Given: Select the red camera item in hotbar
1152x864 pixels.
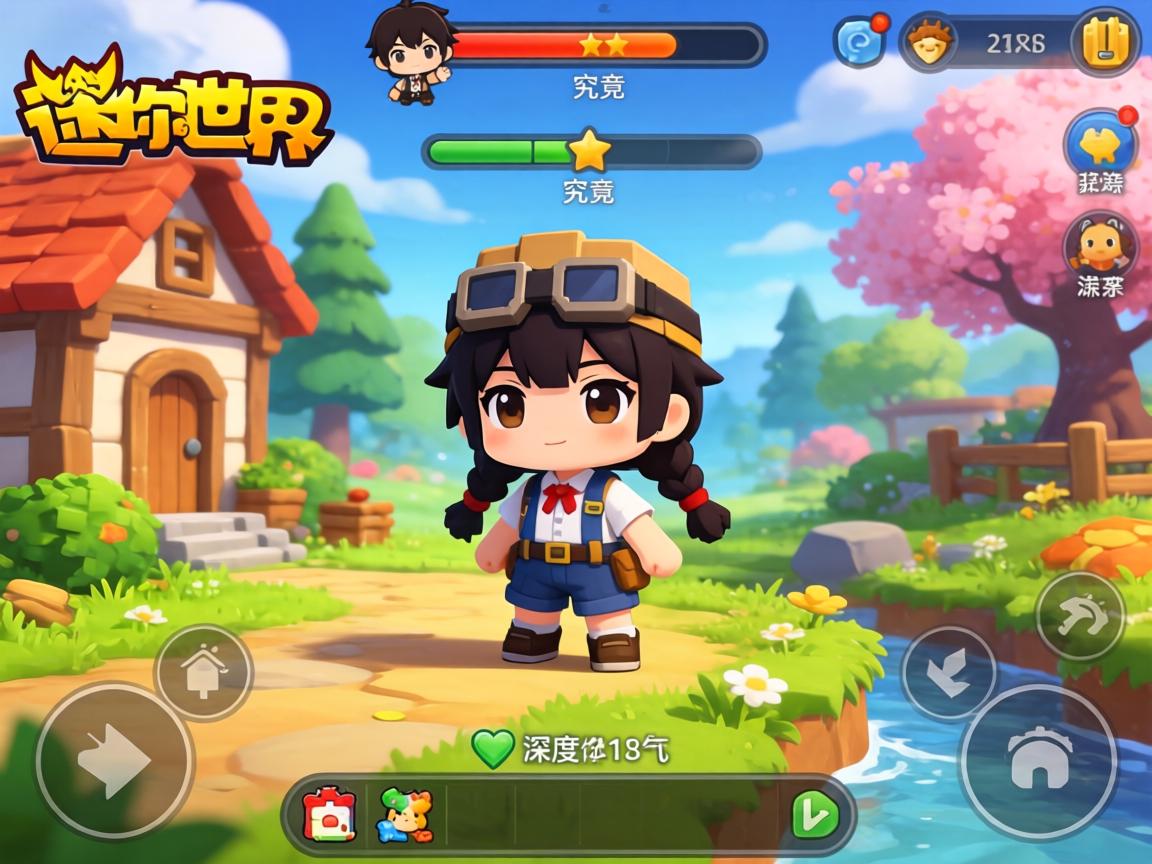Looking at the screenshot, I should point(331,815).
